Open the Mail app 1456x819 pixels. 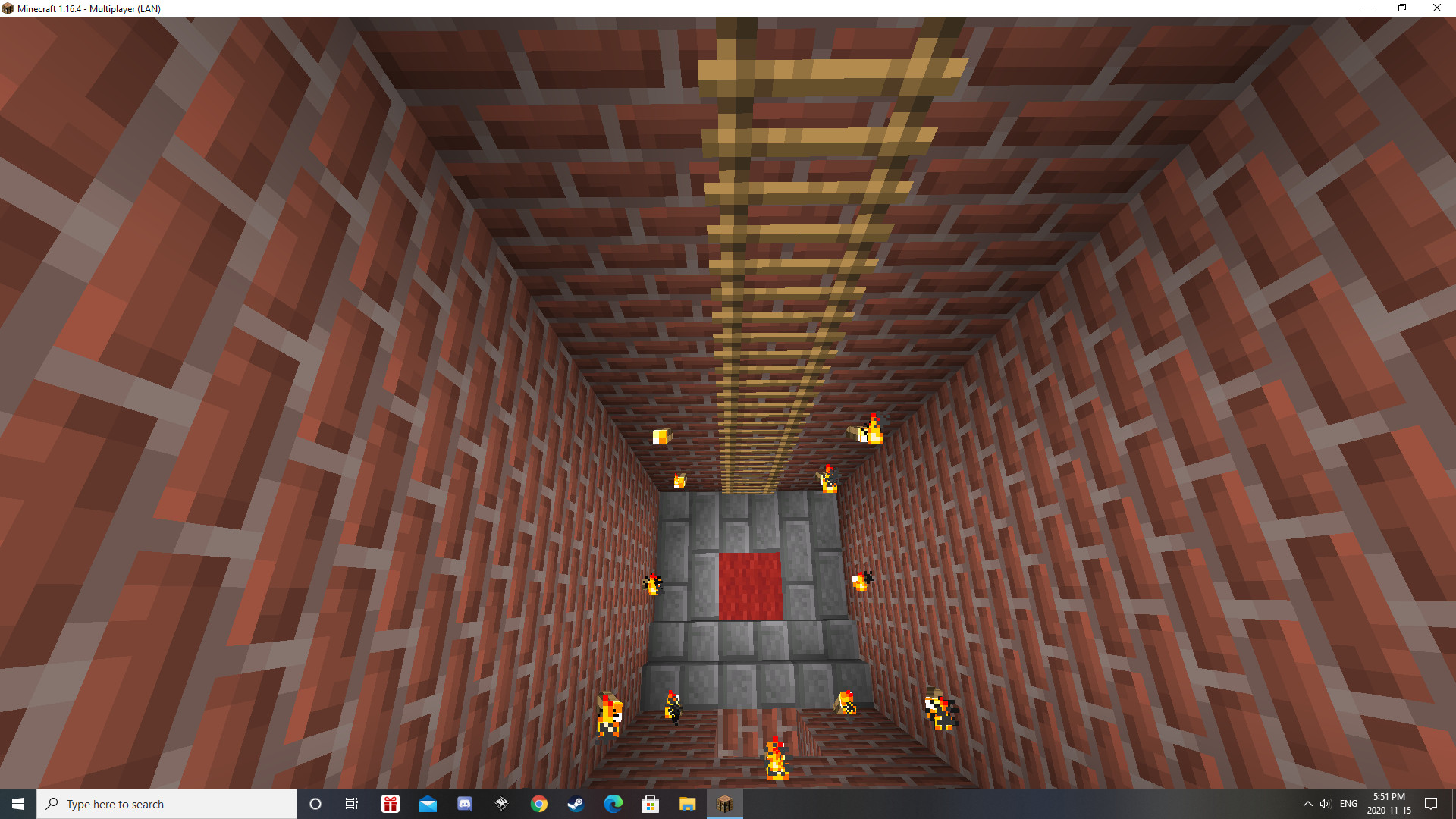click(x=428, y=803)
